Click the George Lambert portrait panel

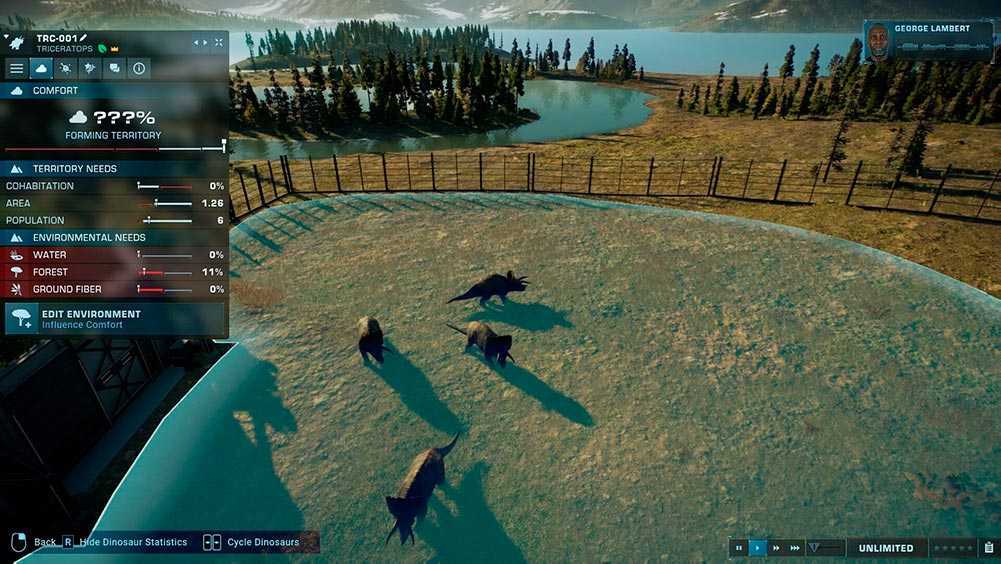(928, 42)
